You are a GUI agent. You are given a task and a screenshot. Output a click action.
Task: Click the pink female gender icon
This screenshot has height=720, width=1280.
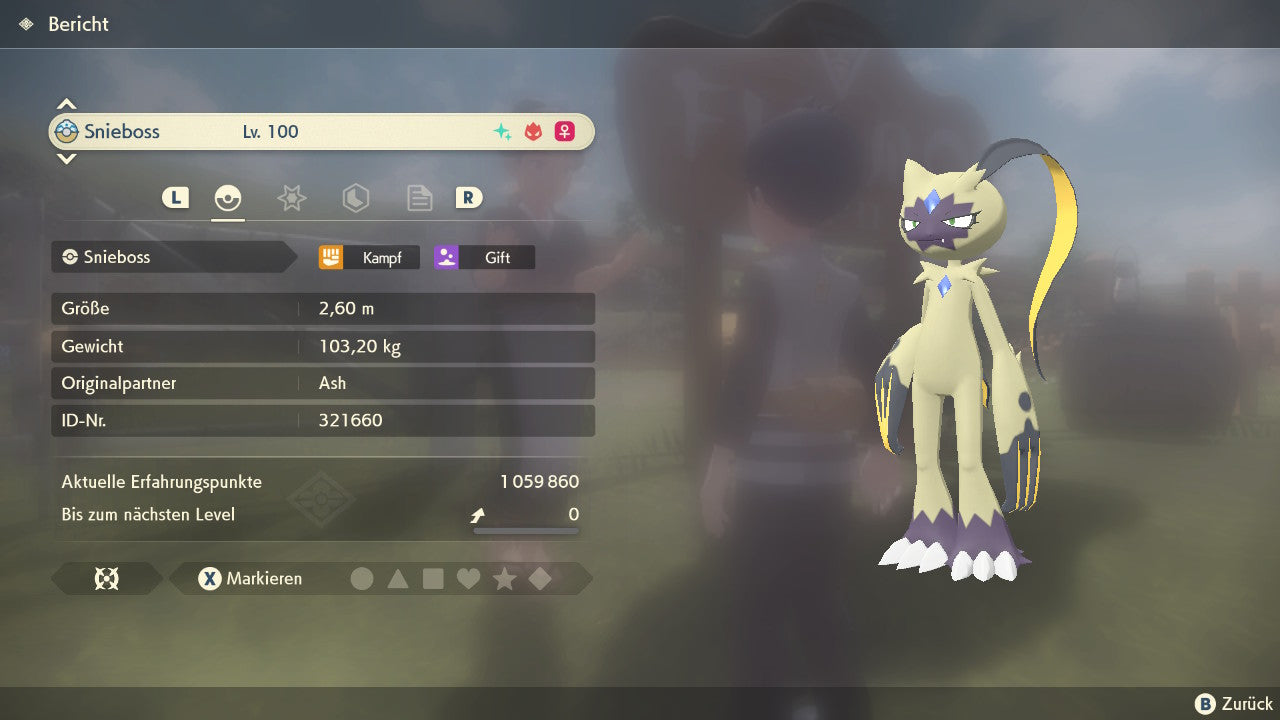(565, 132)
